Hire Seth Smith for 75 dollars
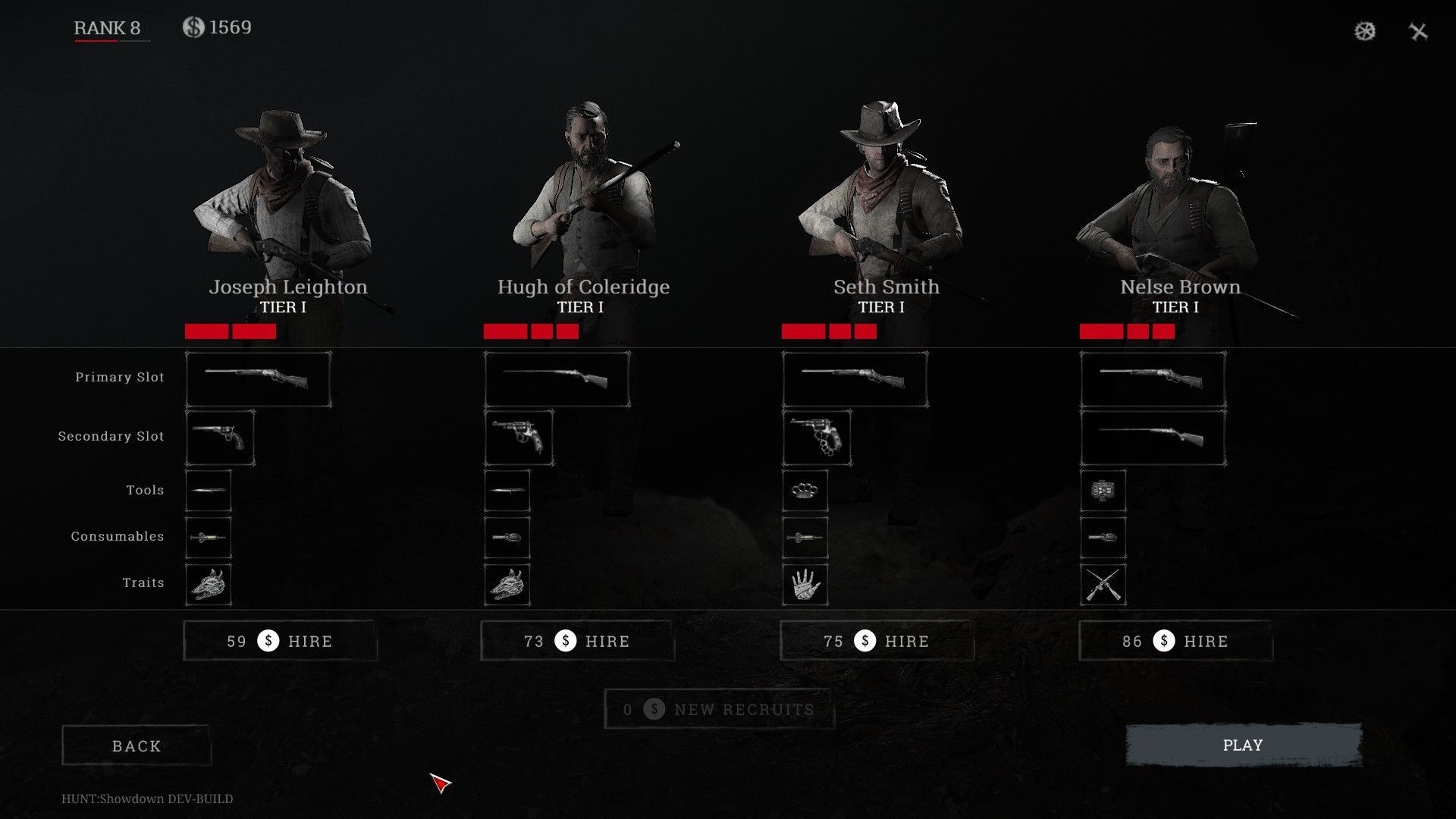This screenshot has width=1456, height=819. coord(877,642)
